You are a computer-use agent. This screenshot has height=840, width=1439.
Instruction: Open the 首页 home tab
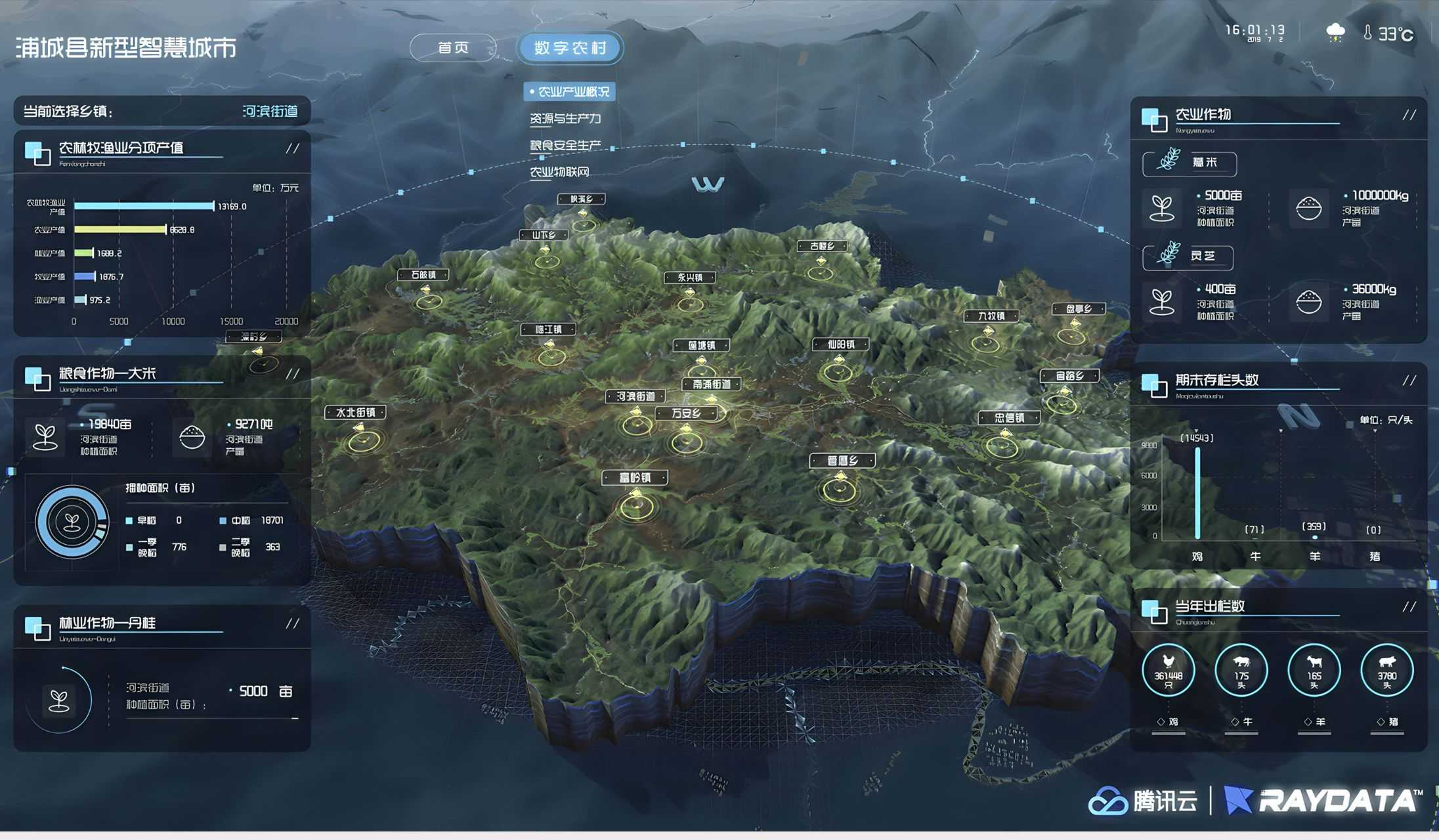pos(453,48)
